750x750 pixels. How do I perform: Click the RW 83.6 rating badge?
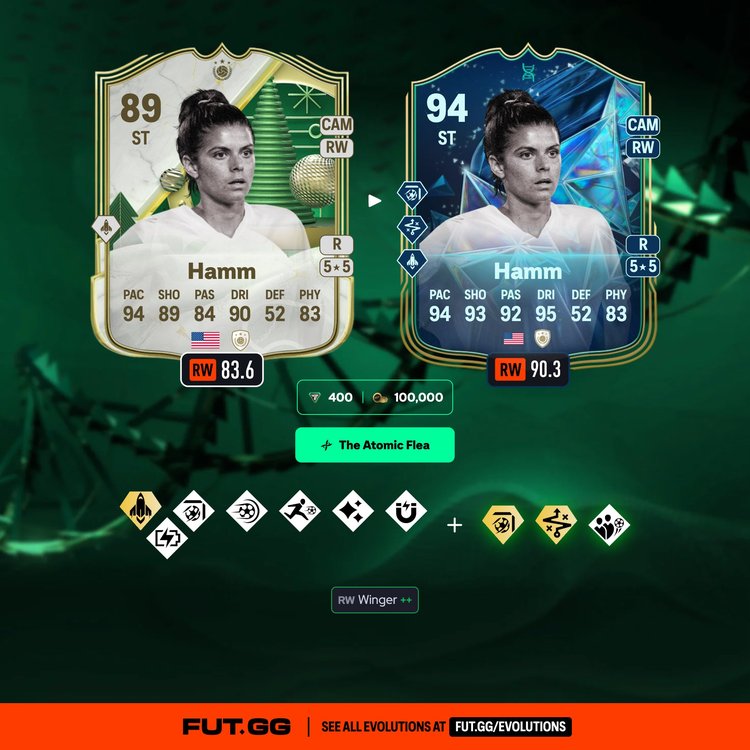[x=222, y=371]
